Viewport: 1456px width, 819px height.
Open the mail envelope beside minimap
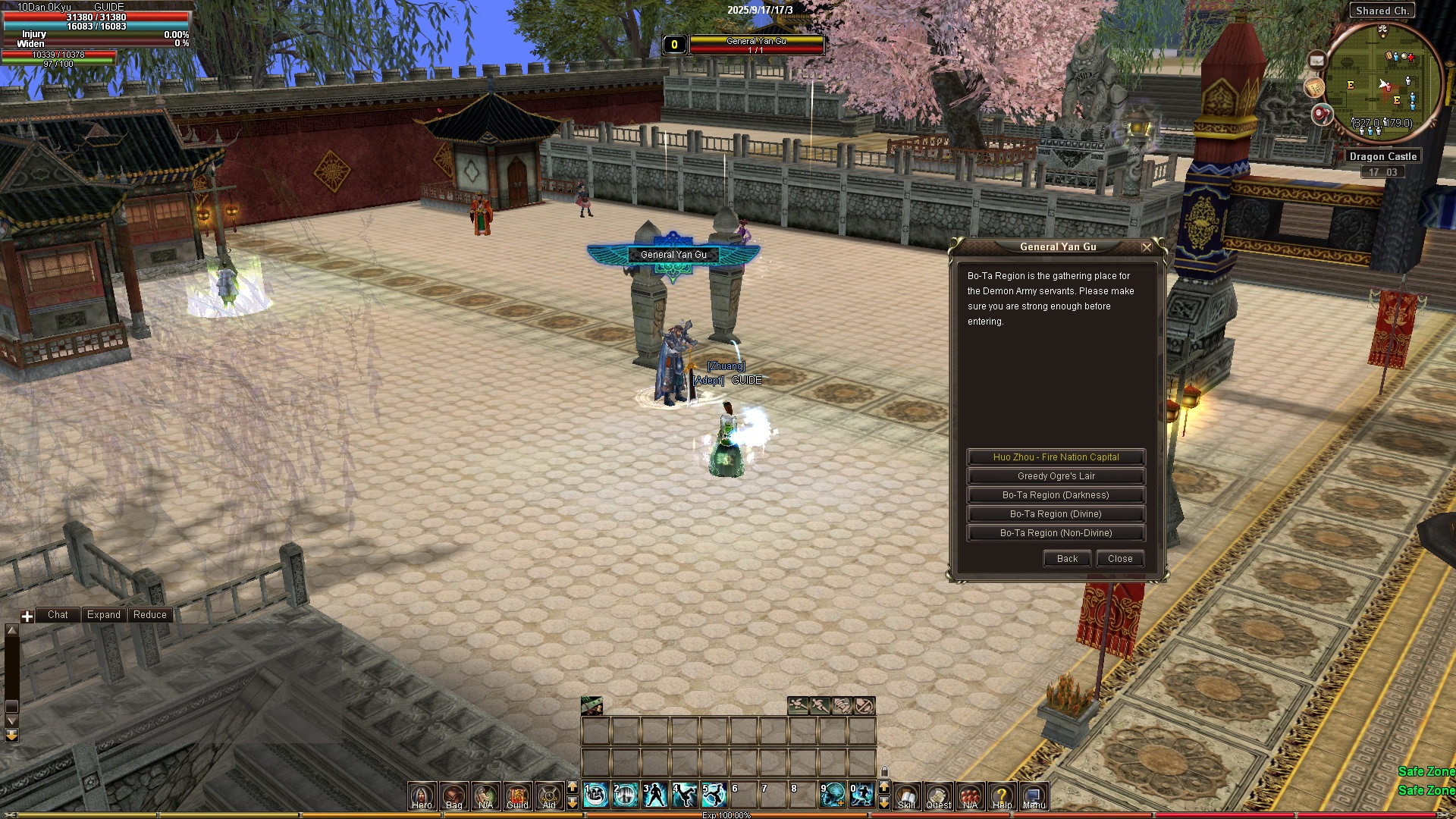tap(1316, 61)
